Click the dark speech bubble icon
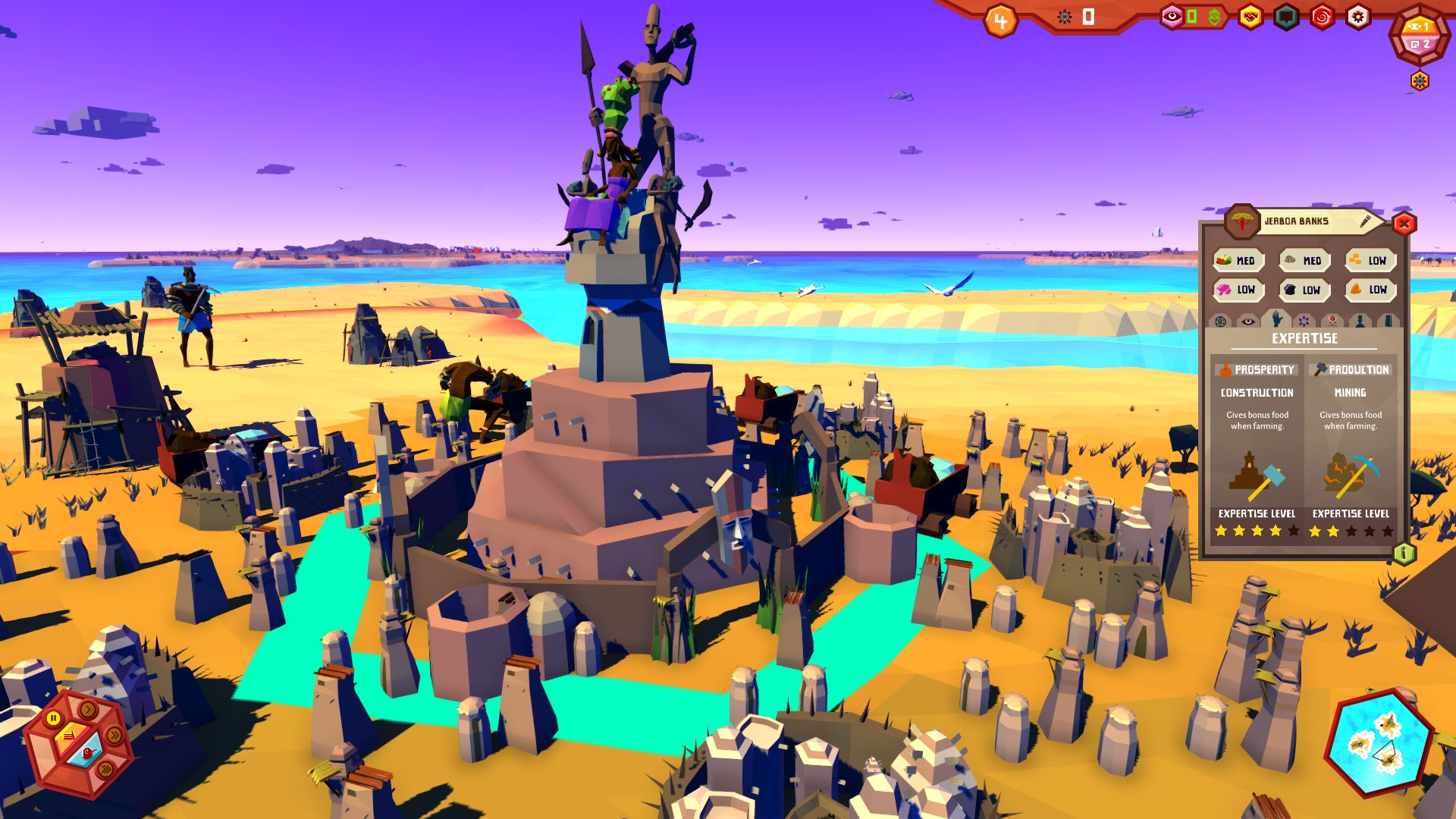This screenshot has height=819, width=1456. point(1285,17)
